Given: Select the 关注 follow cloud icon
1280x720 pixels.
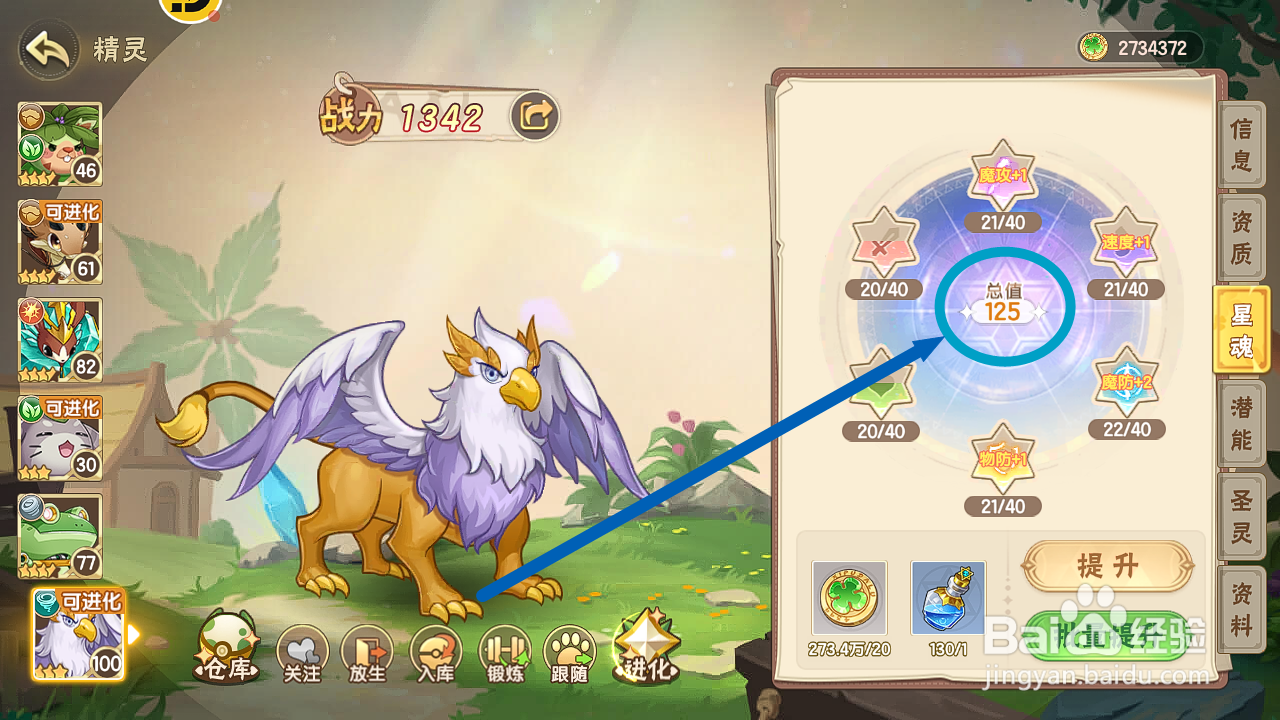Looking at the screenshot, I should coord(302,648).
